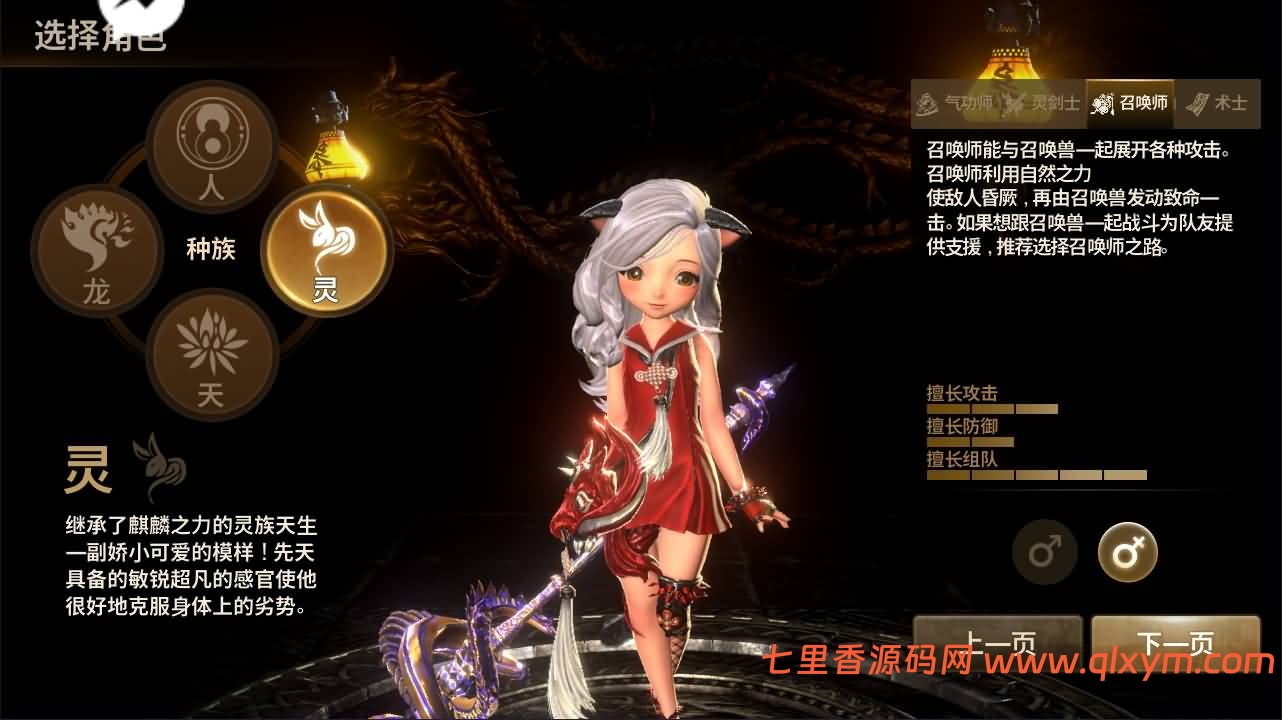This screenshot has width=1282, height=720.
Task: Select the male gender symbol
Action: tap(1044, 552)
